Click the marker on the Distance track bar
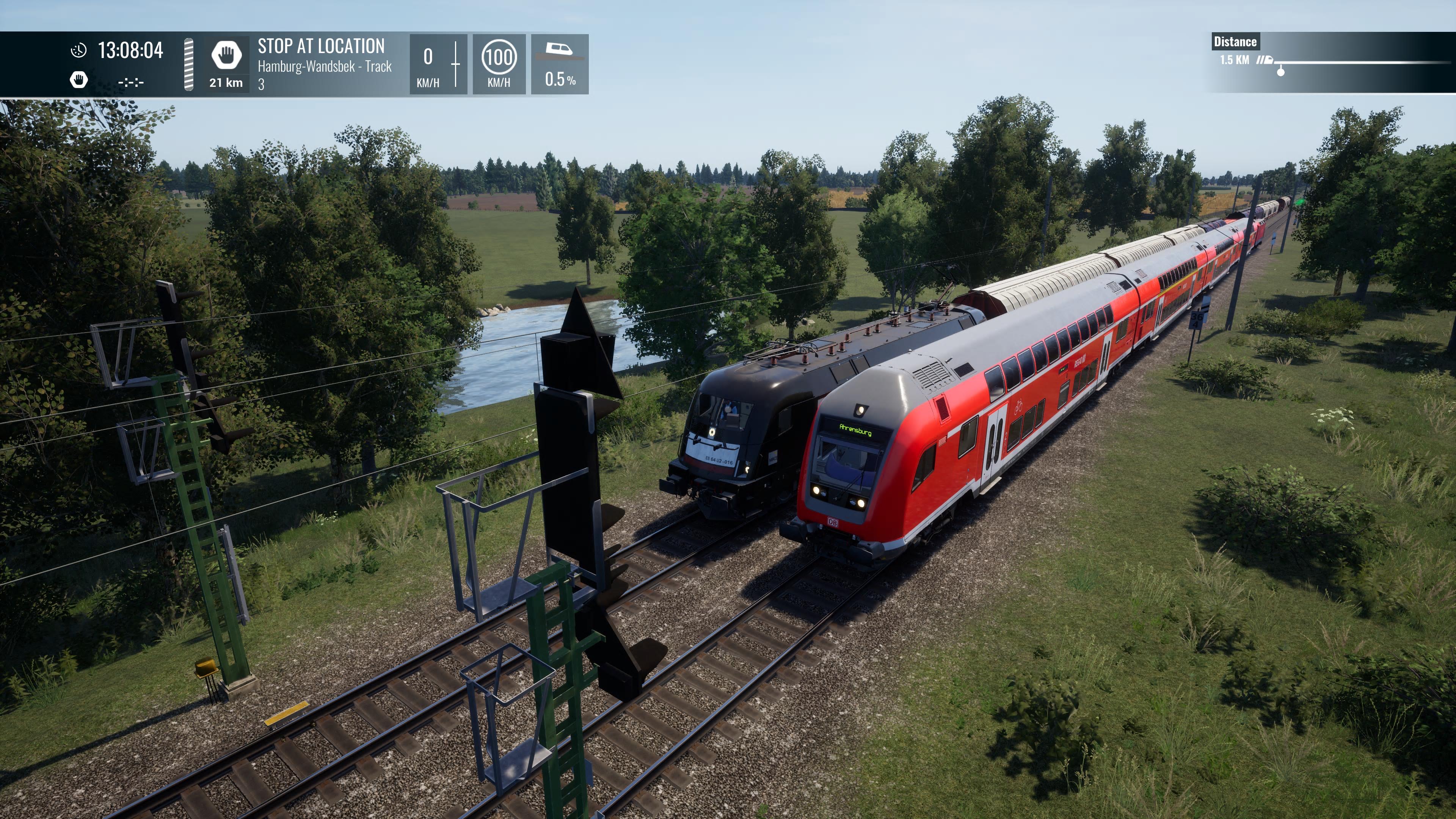The image size is (1456, 819). coord(1280,72)
